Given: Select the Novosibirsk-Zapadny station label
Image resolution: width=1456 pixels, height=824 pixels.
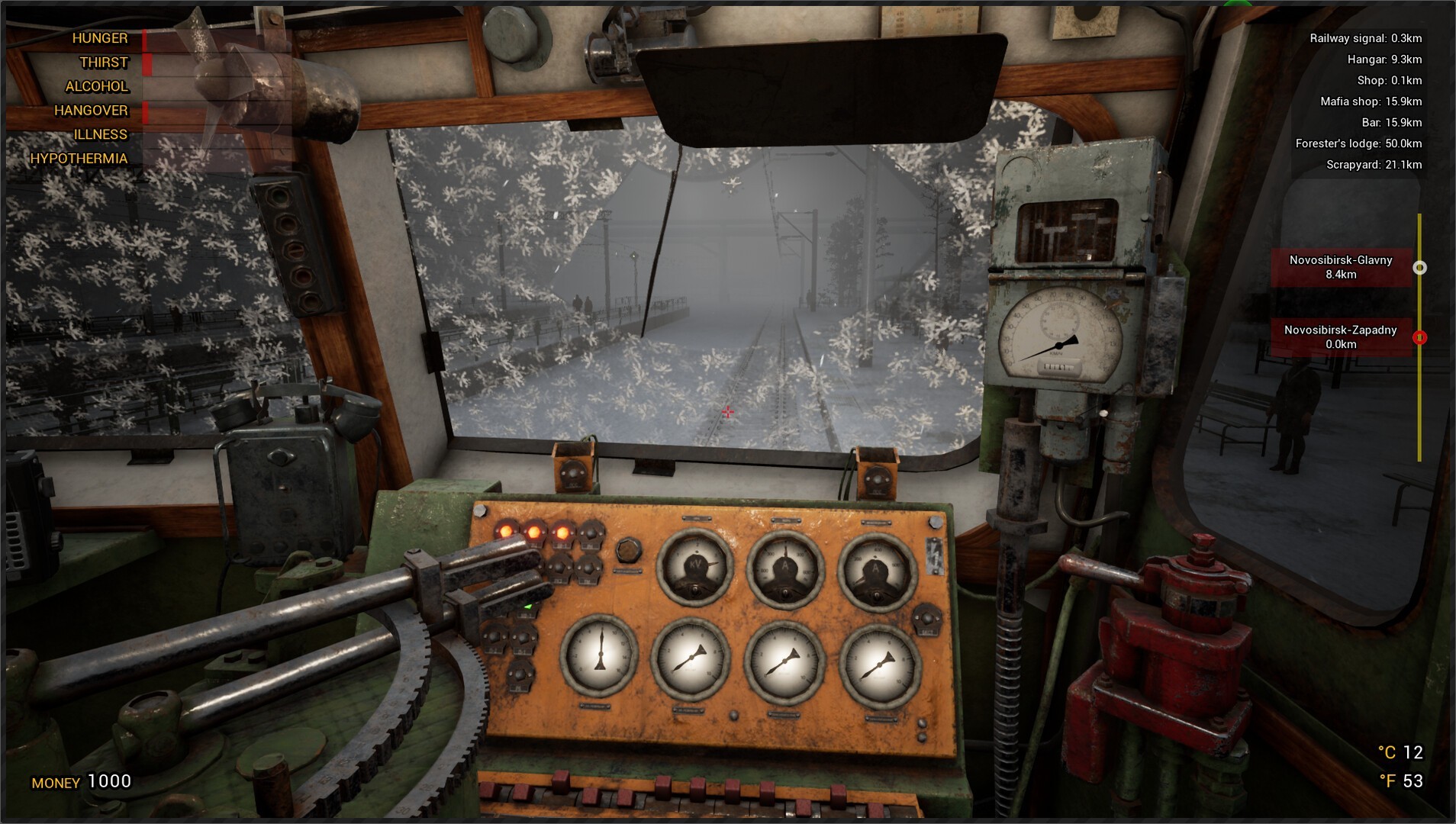Looking at the screenshot, I should [x=1341, y=336].
